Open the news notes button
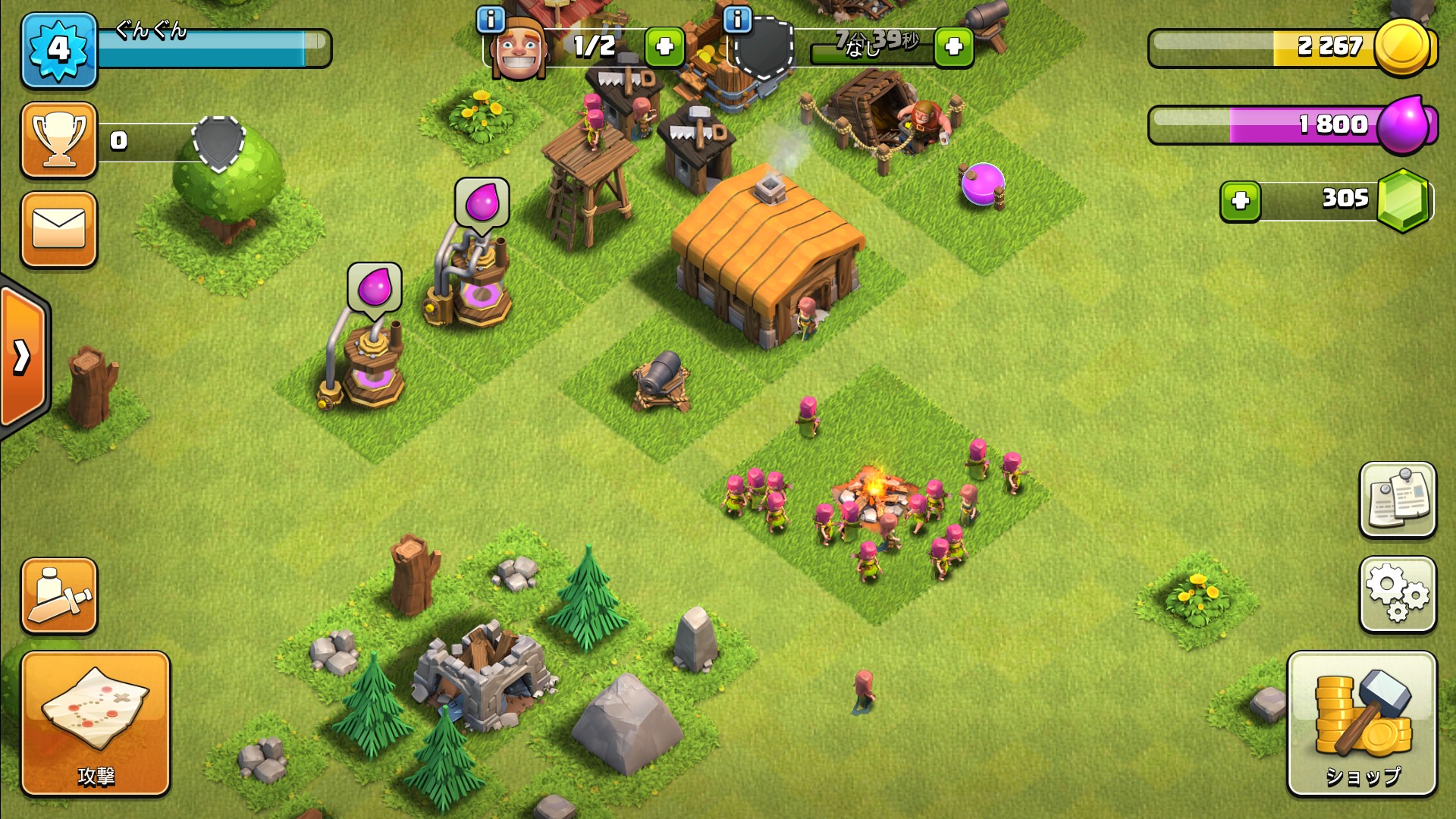1456x819 pixels. pos(1397,500)
